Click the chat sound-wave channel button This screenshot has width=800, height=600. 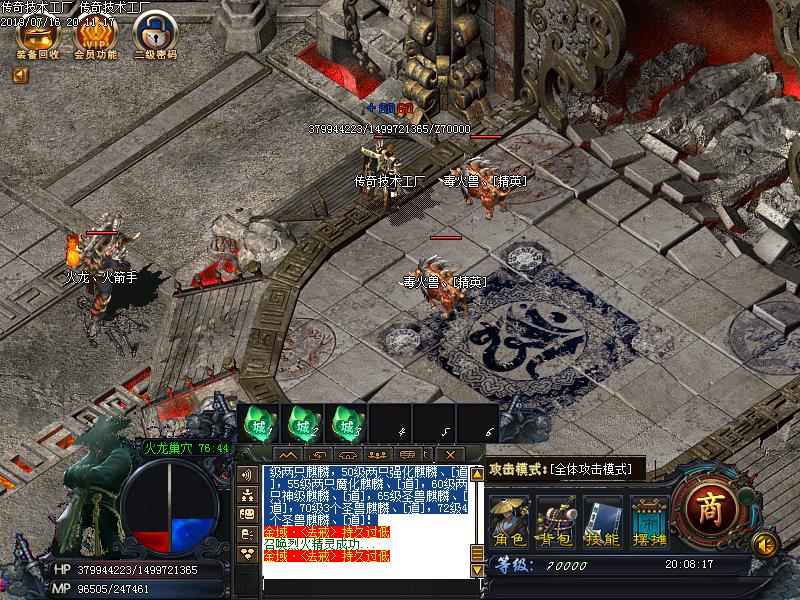247,474
